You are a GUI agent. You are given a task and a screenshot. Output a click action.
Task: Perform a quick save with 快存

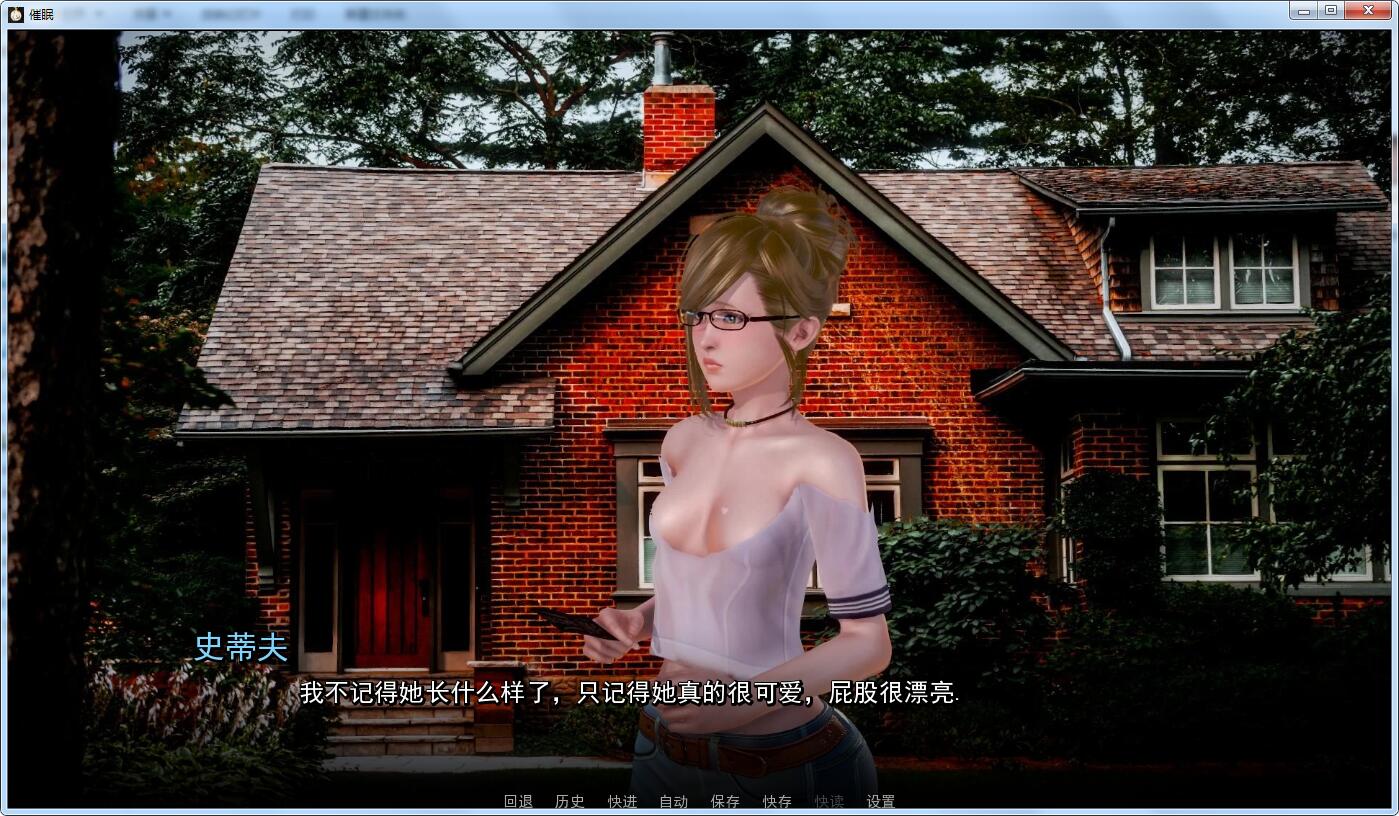(777, 801)
